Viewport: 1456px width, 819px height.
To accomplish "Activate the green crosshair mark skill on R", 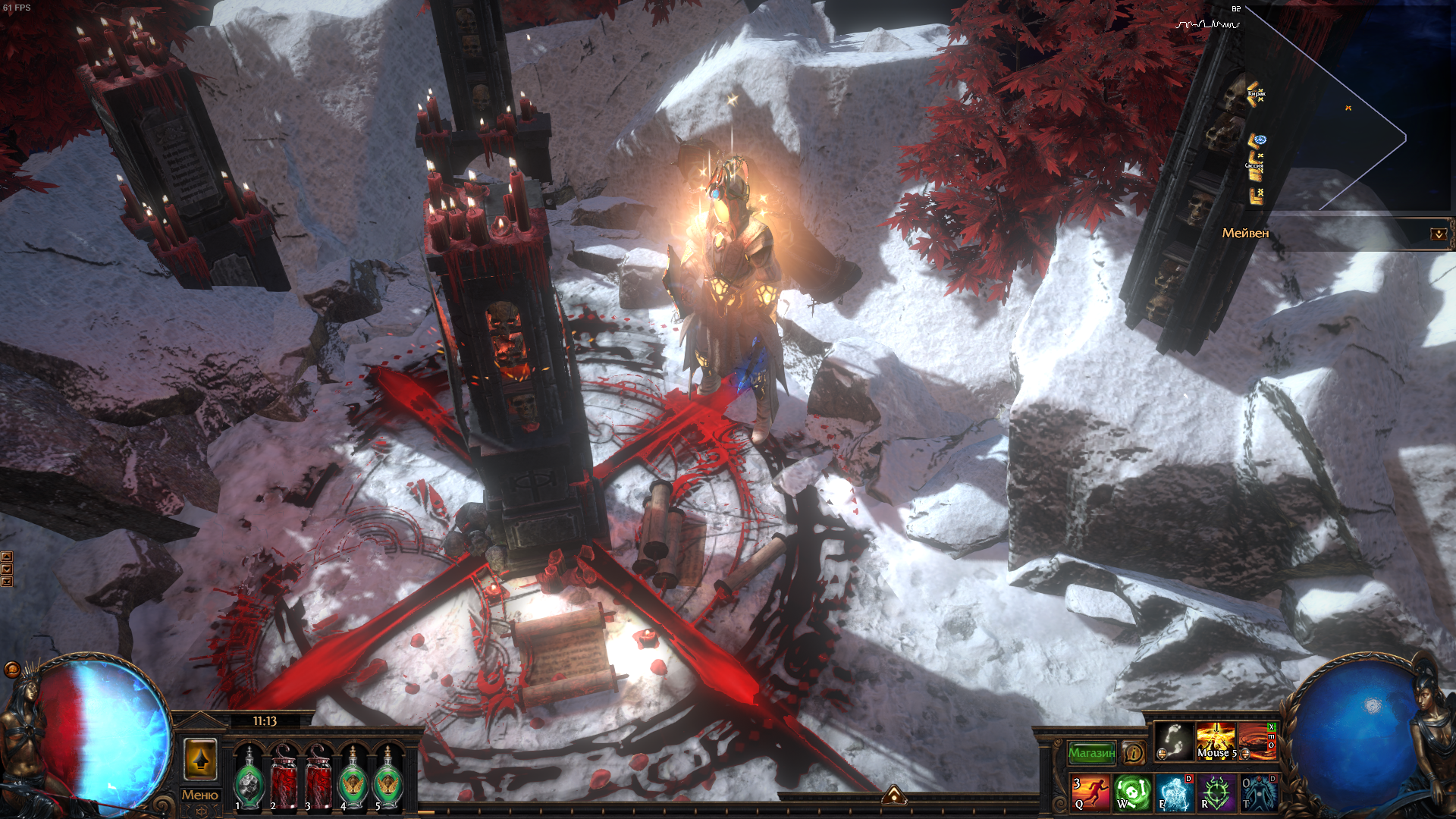I will click(x=1216, y=792).
